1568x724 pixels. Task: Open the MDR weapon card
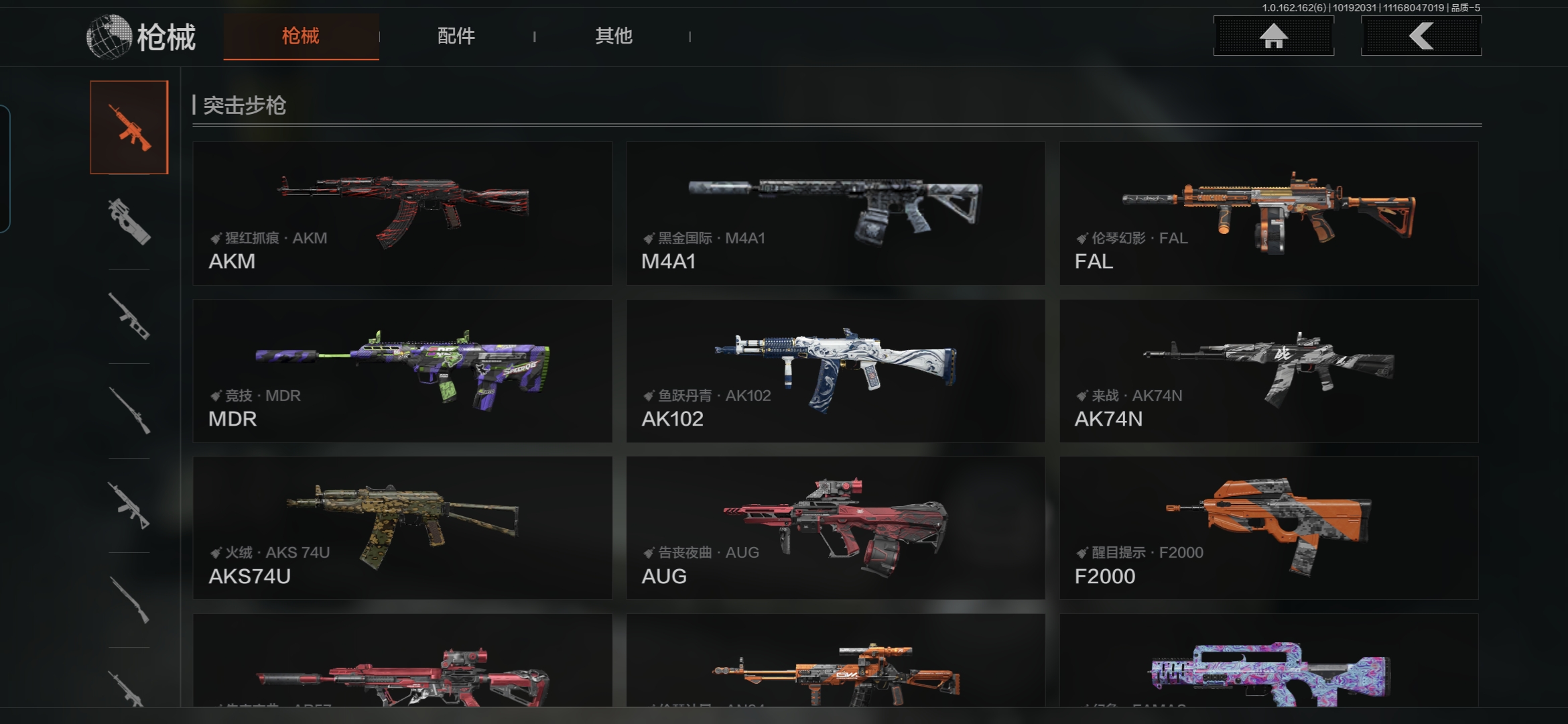(x=402, y=371)
